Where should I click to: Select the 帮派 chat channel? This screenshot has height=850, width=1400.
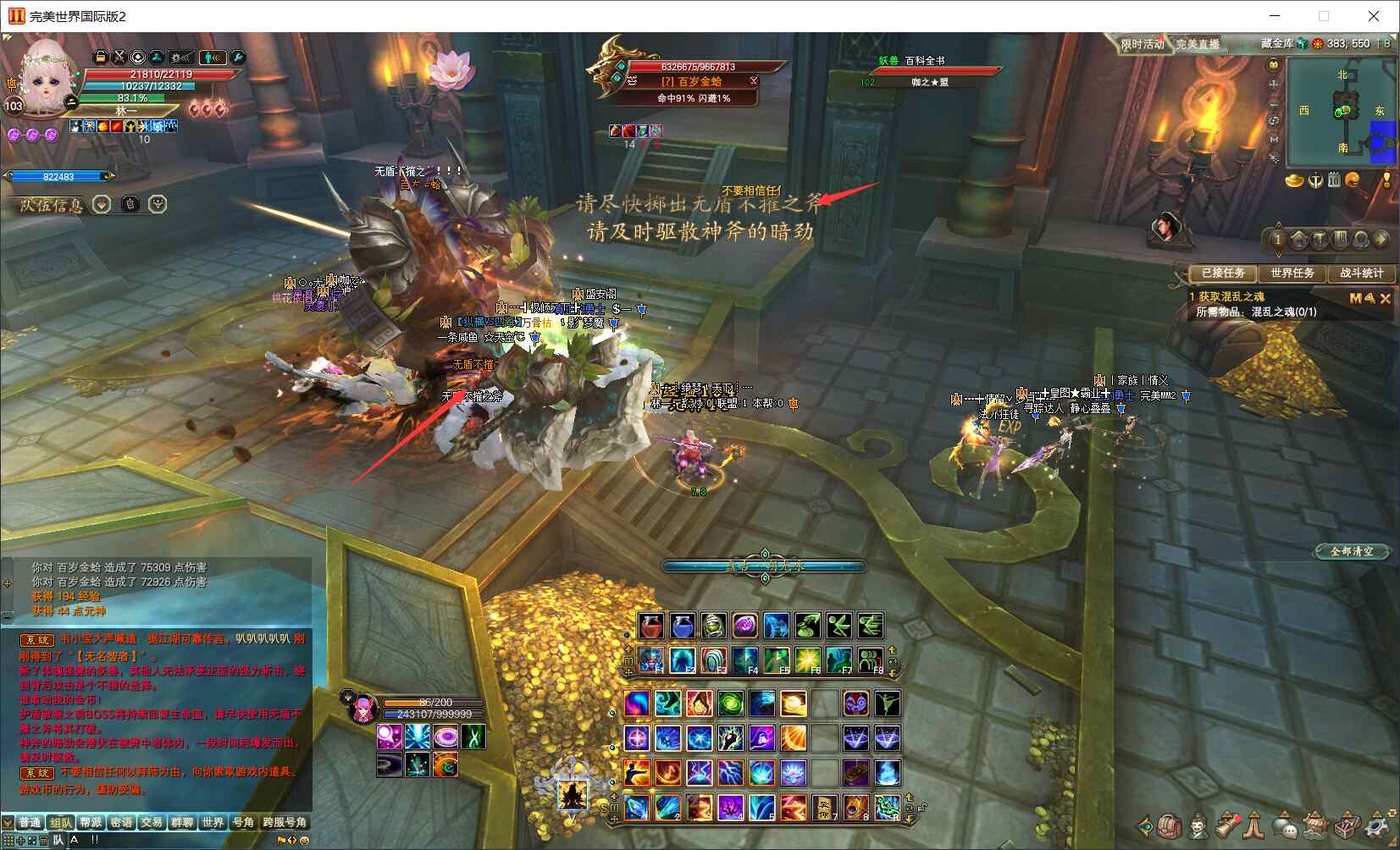tap(91, 822)
